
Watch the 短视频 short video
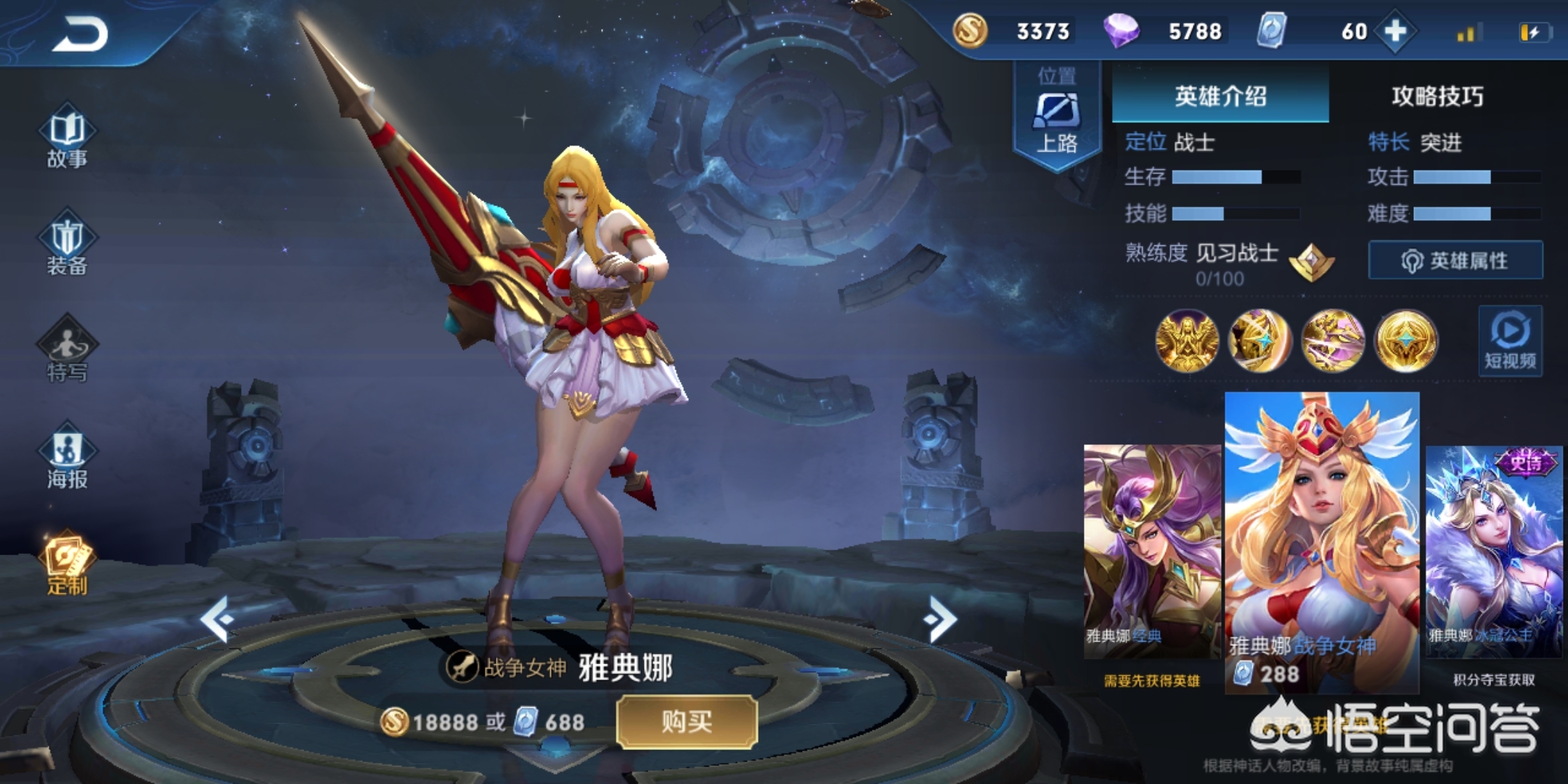point(1510,341)
